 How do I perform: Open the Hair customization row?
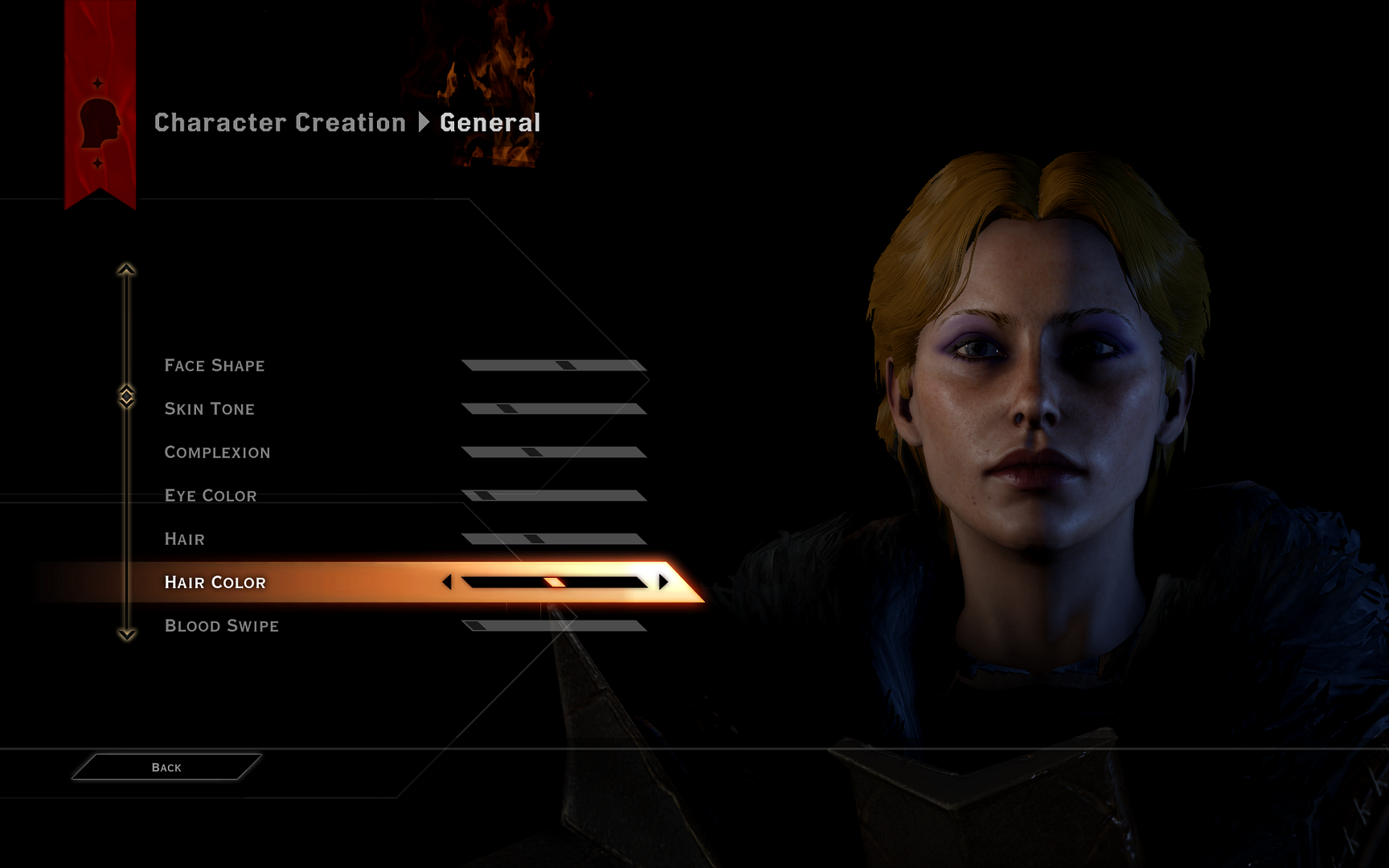point(184,538)
